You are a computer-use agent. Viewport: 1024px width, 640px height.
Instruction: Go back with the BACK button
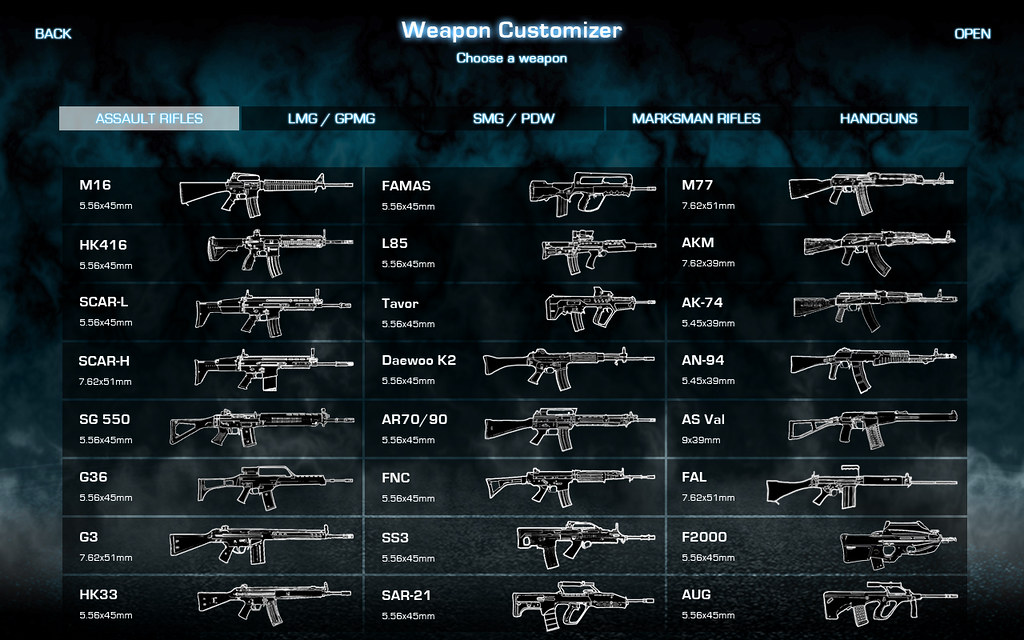[53, 34]
